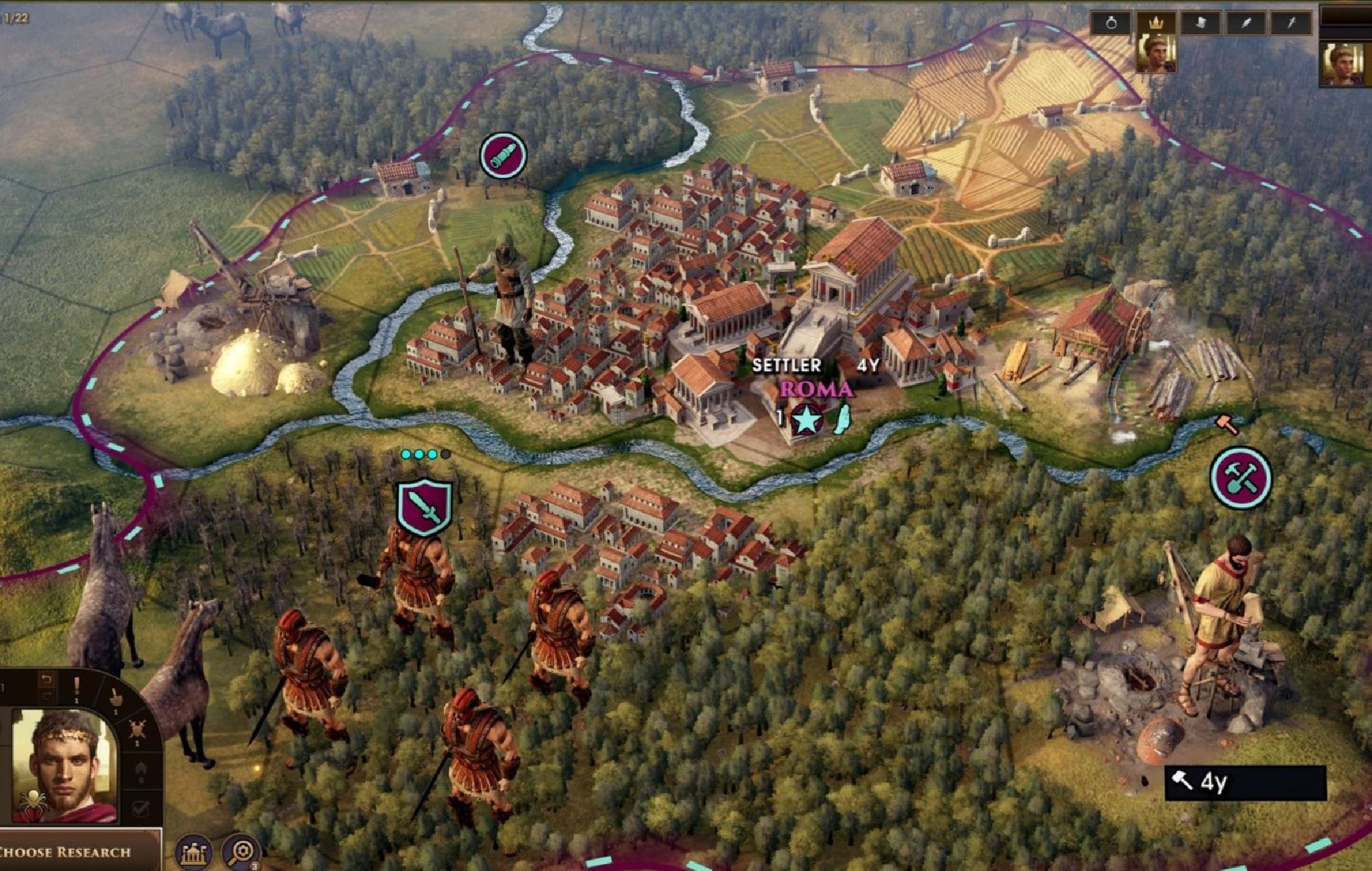Viewport: 1372px width, 871px height.
Task: Open the crossed swords military icon
Action: [x=137, y=730]
